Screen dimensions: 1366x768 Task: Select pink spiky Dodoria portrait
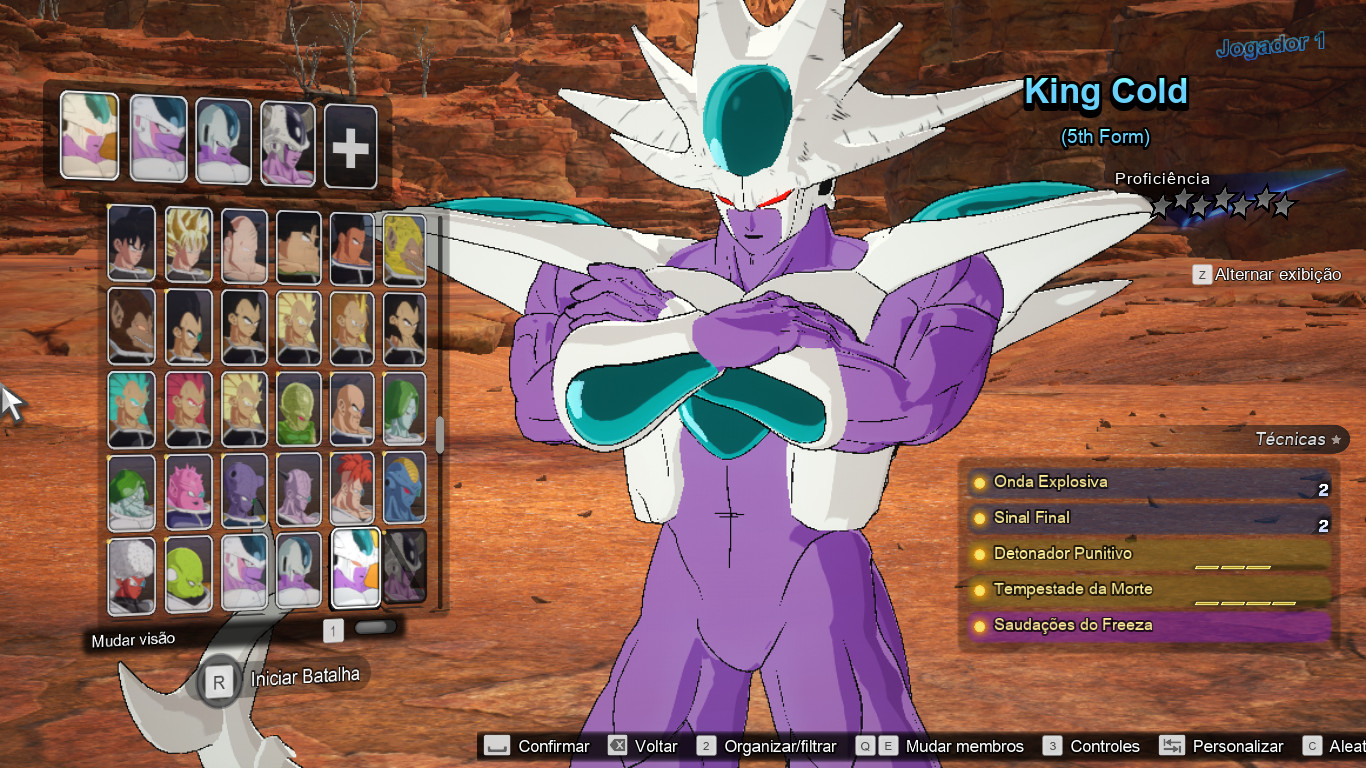pyautogui.click(x=188, y=490)
